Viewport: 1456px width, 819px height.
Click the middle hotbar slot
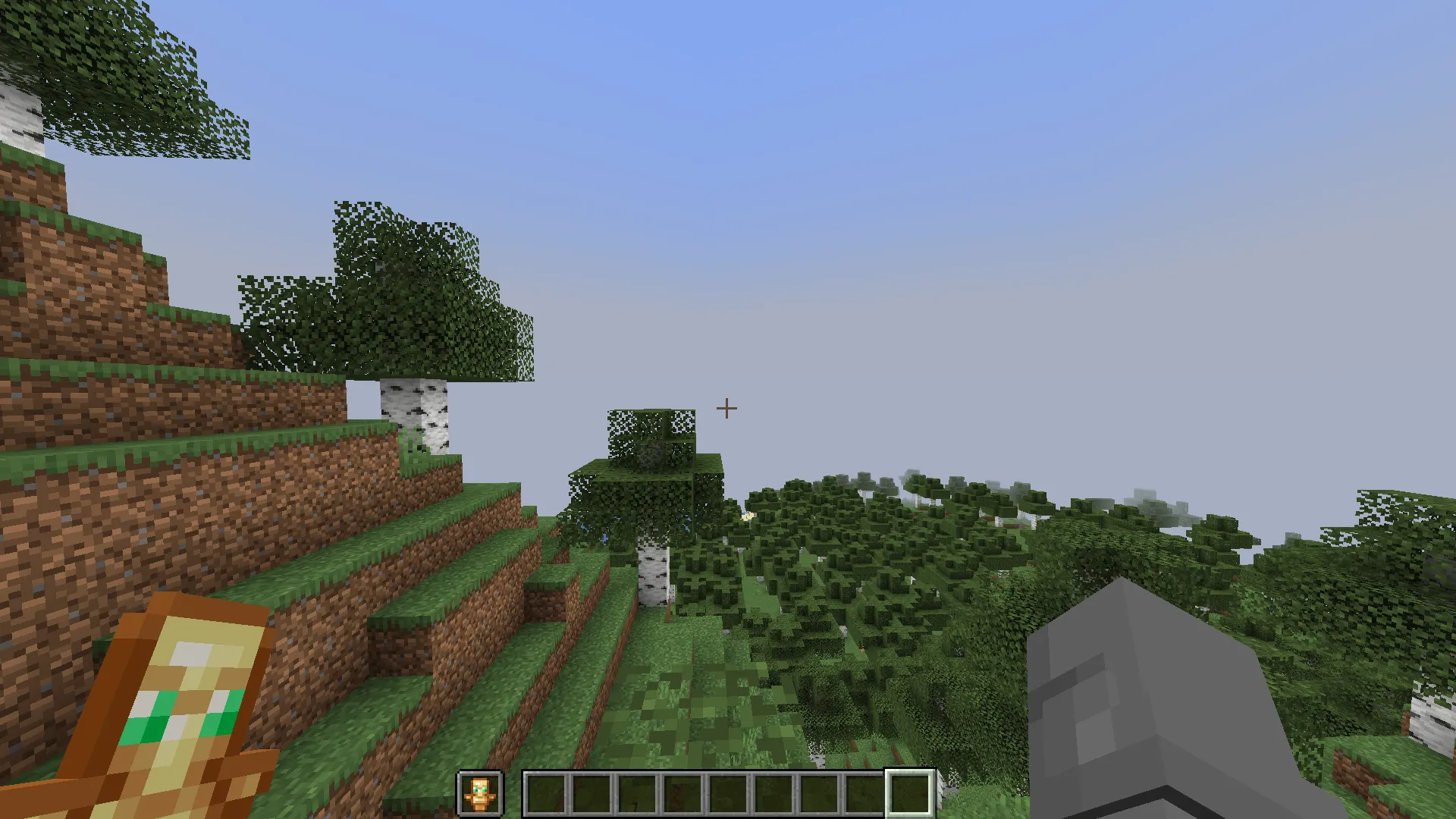[728, 793]
